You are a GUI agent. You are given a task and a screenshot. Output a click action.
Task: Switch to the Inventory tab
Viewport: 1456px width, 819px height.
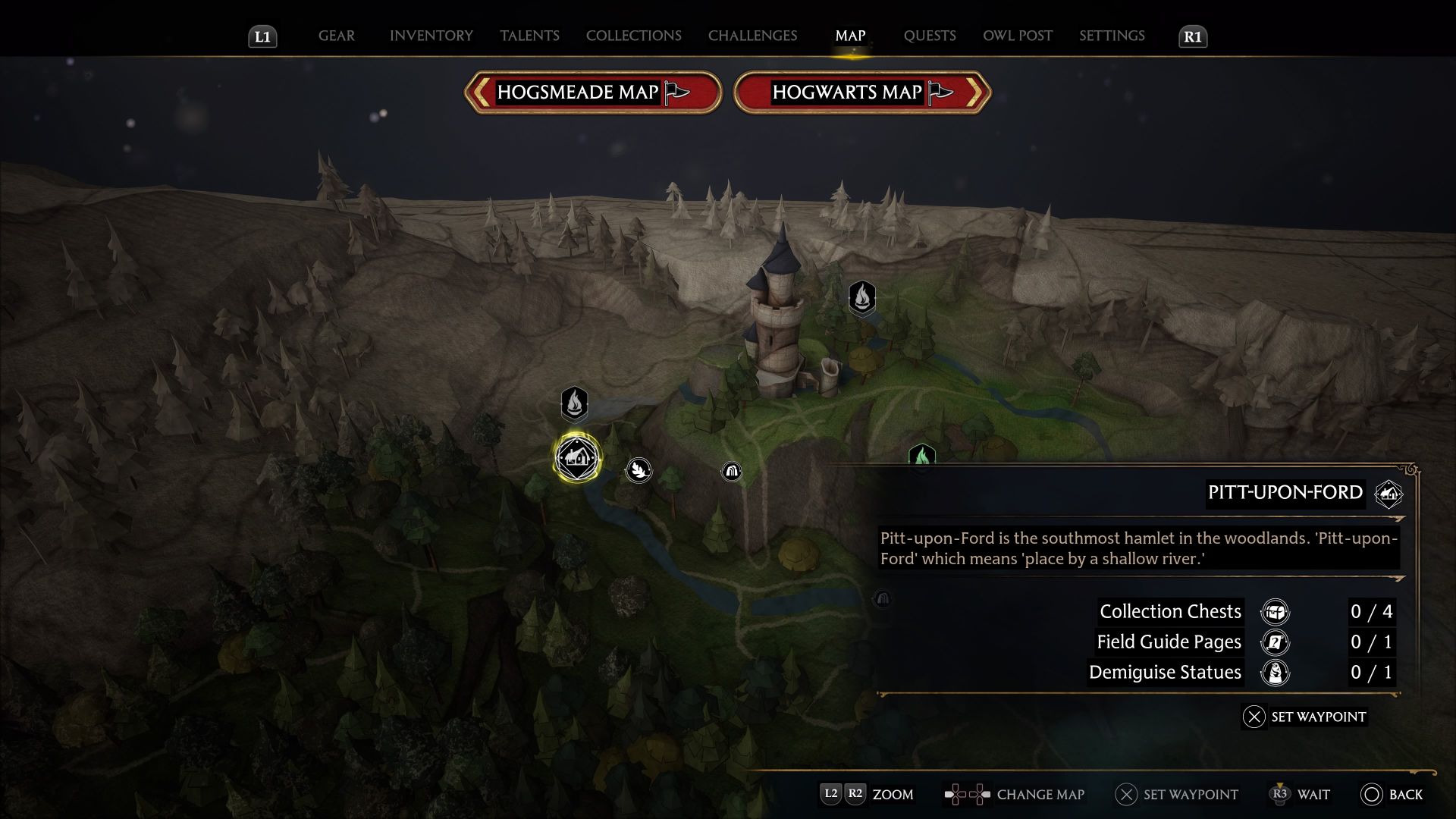tap(431, 36)
